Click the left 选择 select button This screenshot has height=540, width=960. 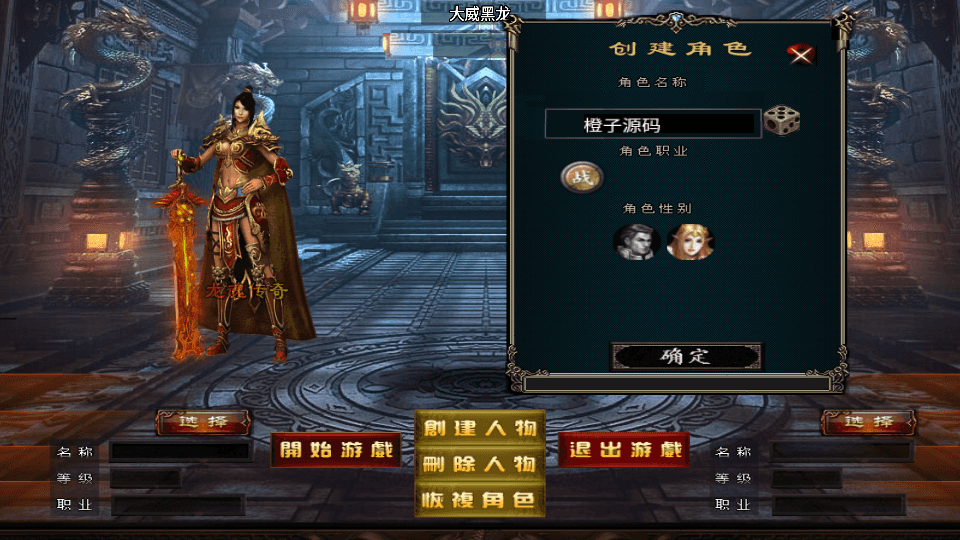pyautogui.click(x=203, y=422)
